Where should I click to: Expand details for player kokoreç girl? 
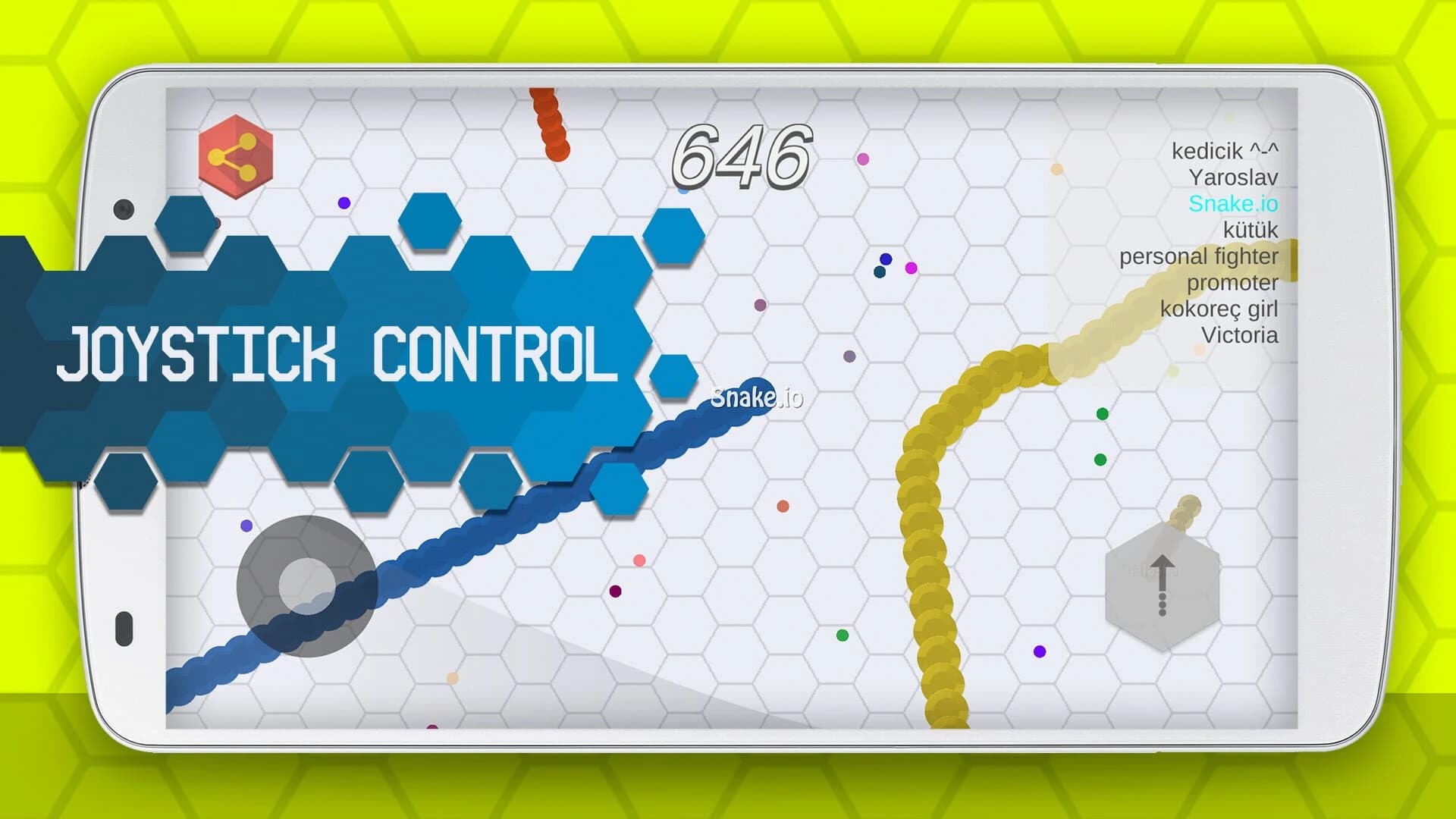[x=1219, y=309]
